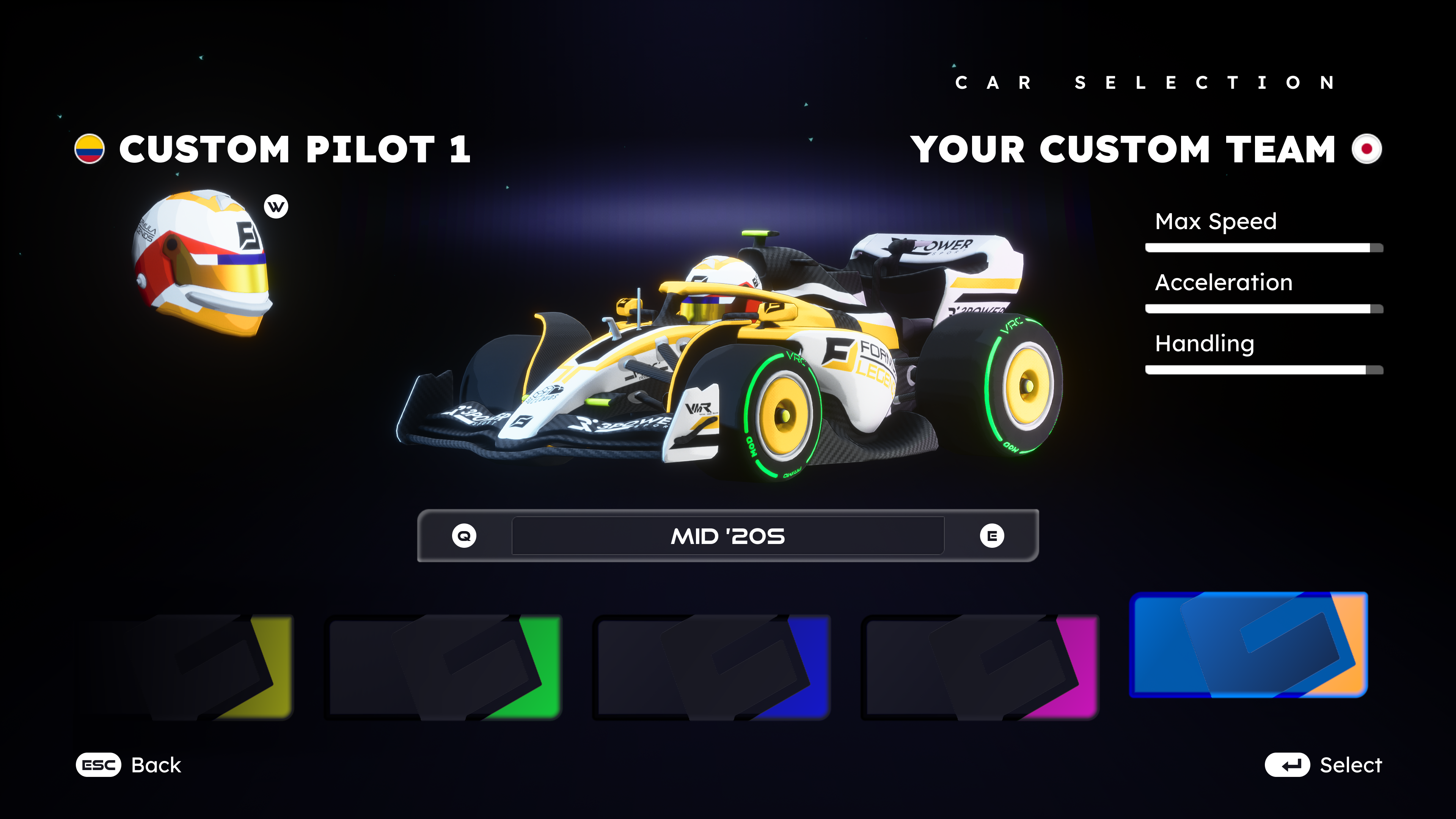Image resolution: width=1456 pixels, height=819 pixels.
Task: Click the Handling stat bar
Action: point(1263,369)
